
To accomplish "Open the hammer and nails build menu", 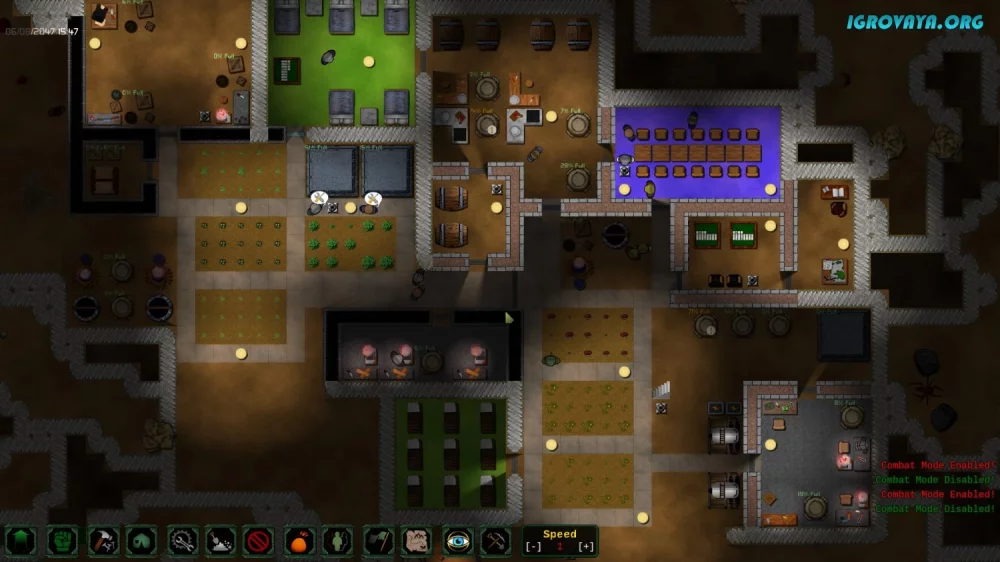I will 102,541.
